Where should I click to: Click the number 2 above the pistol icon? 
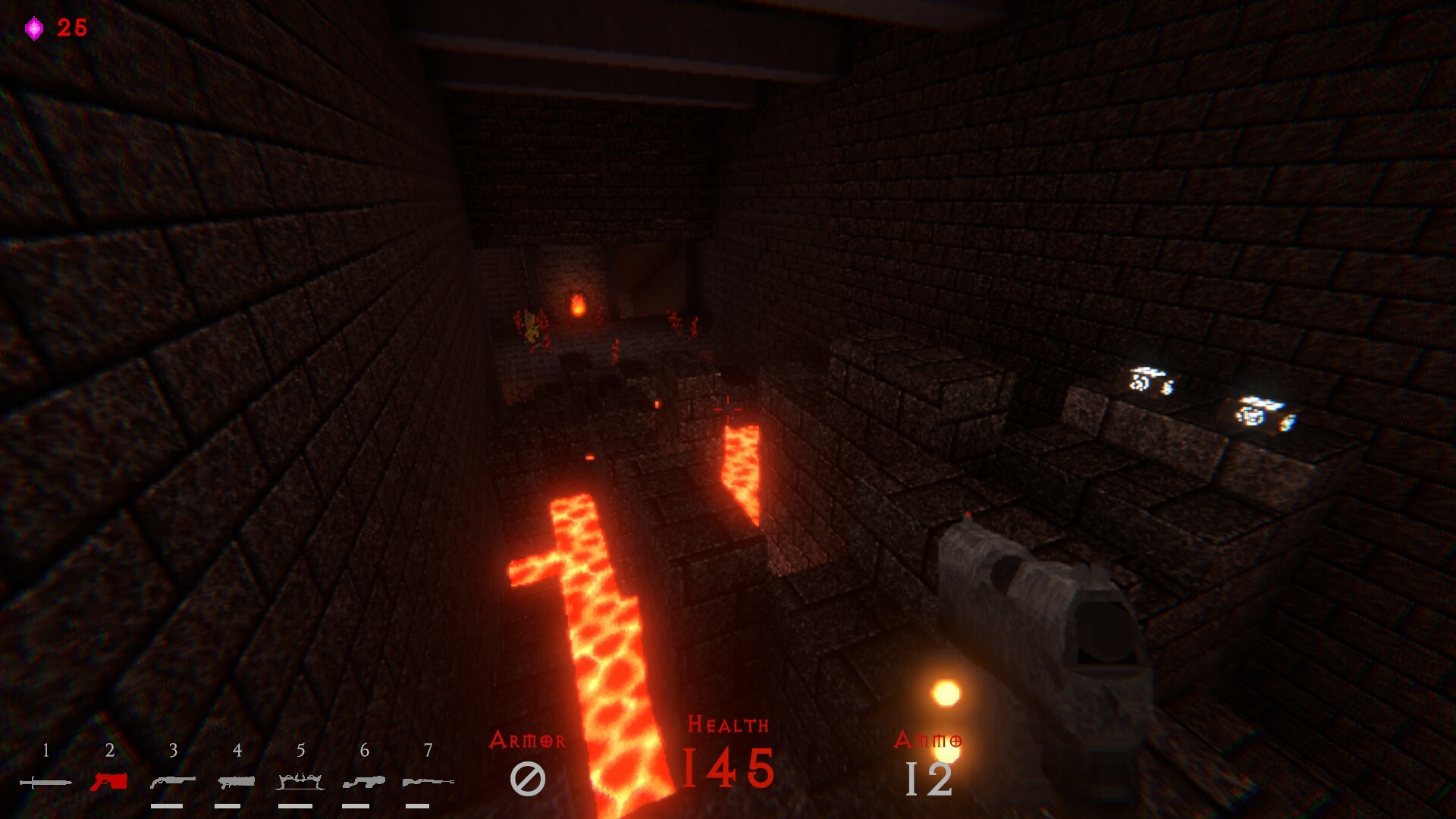pyautogui.click(x=108, y=750)
